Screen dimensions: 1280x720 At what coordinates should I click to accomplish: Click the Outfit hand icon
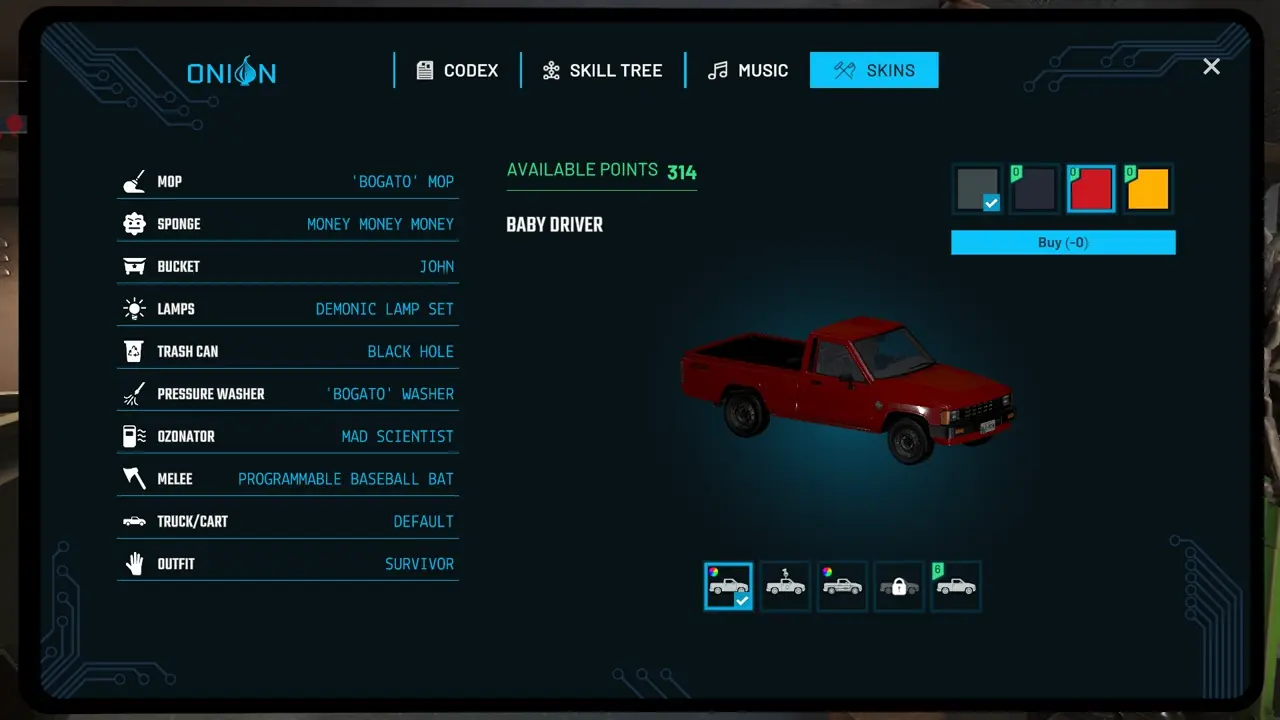134,563
